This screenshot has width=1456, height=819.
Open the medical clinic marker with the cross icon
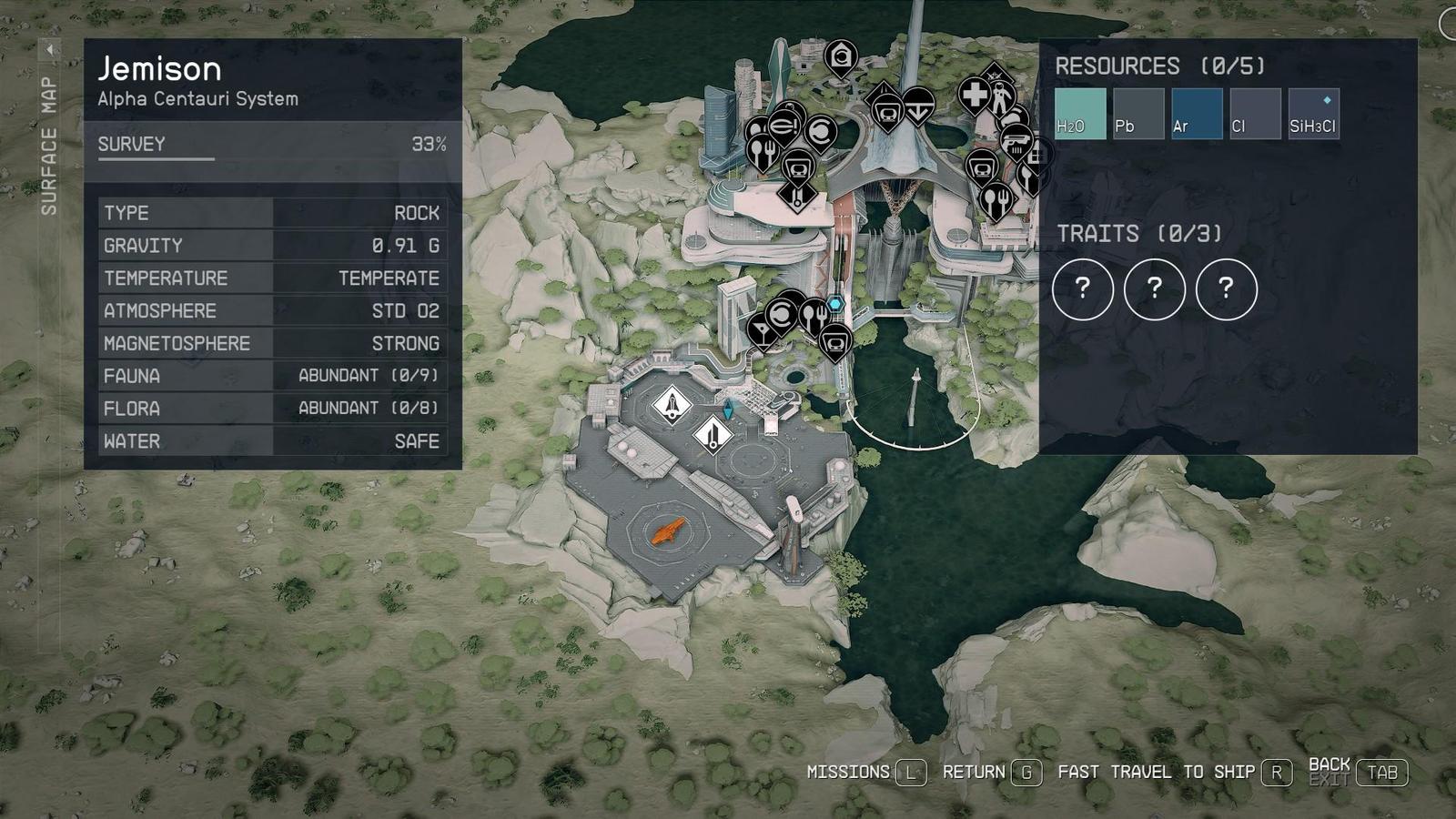click(x=976, y=96)
